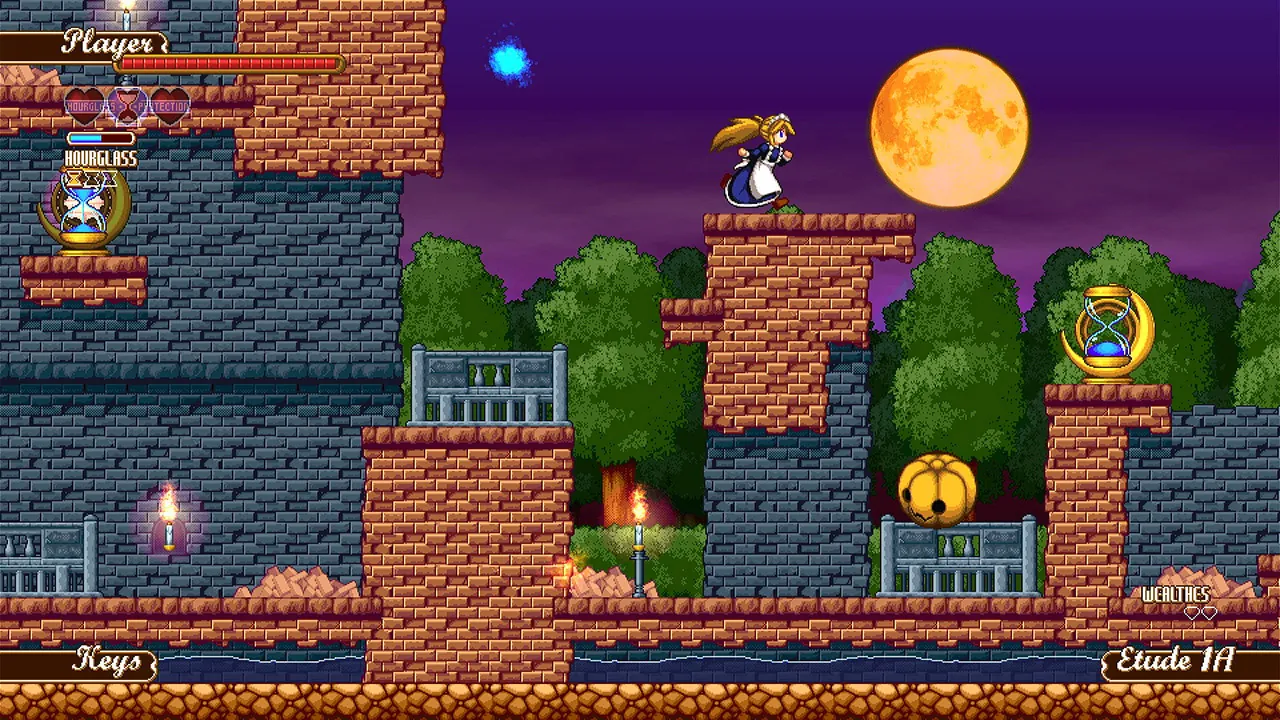Click the HOURGLASS item icon in the HUD
The height and width of the screenshot is (720, 1280).
(x=84, y=207)
